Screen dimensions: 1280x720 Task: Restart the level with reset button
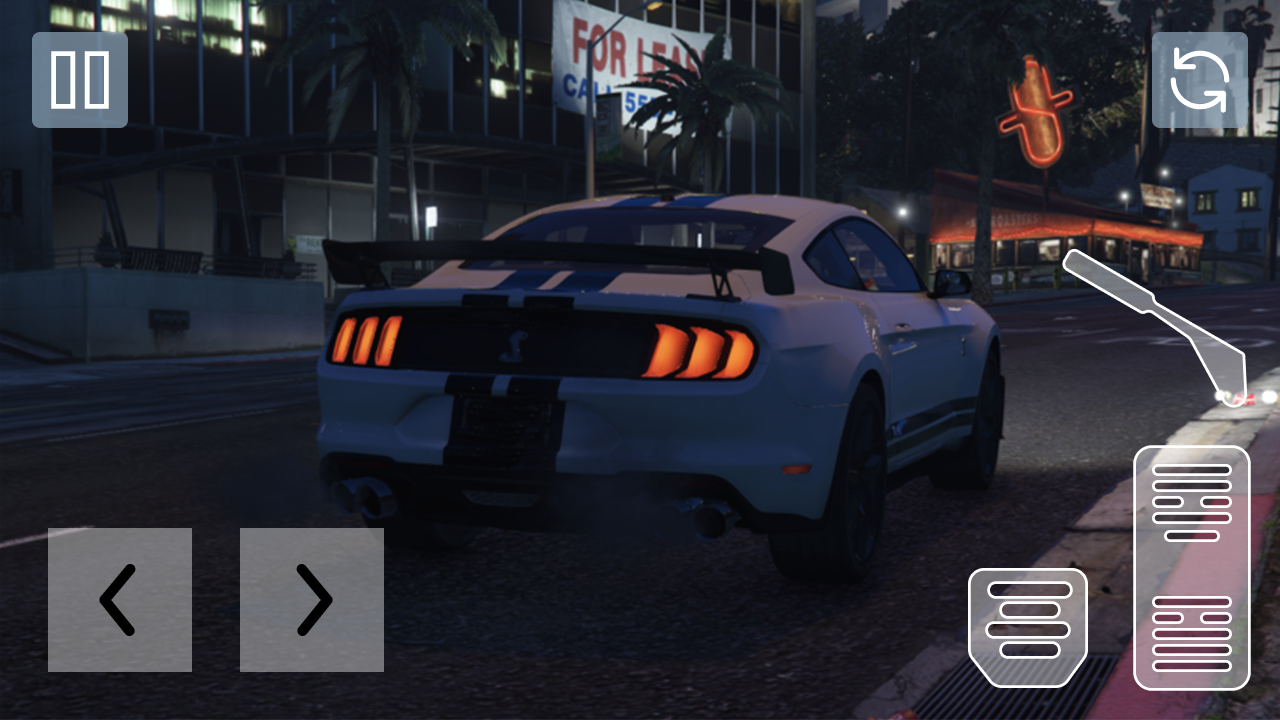1199,79
